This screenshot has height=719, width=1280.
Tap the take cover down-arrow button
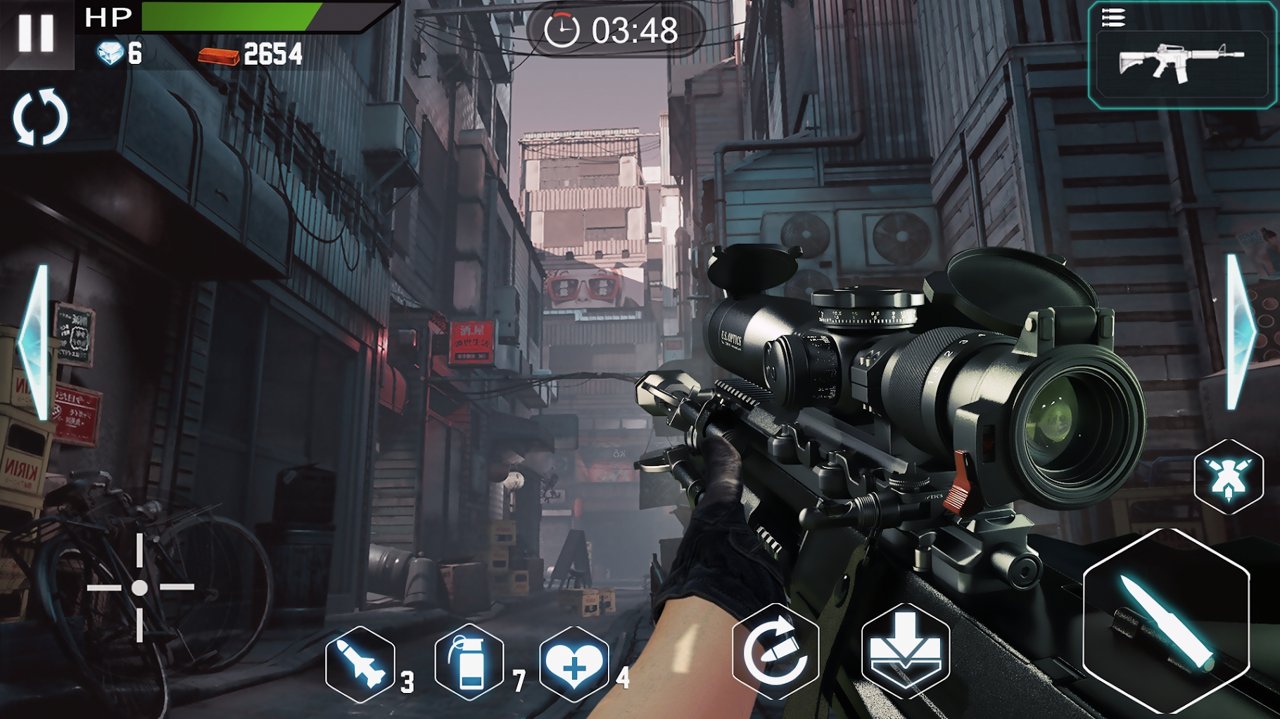point(905,652)
